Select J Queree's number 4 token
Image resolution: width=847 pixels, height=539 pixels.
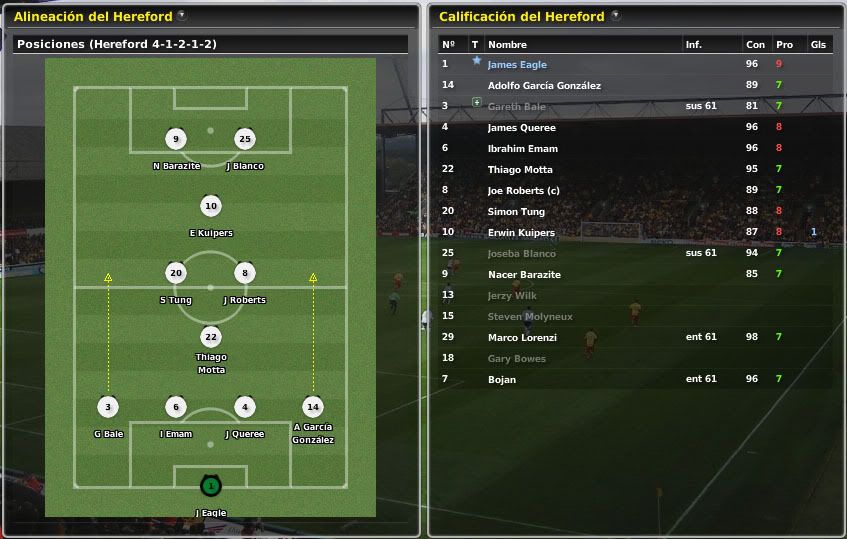tap(245, 407)
